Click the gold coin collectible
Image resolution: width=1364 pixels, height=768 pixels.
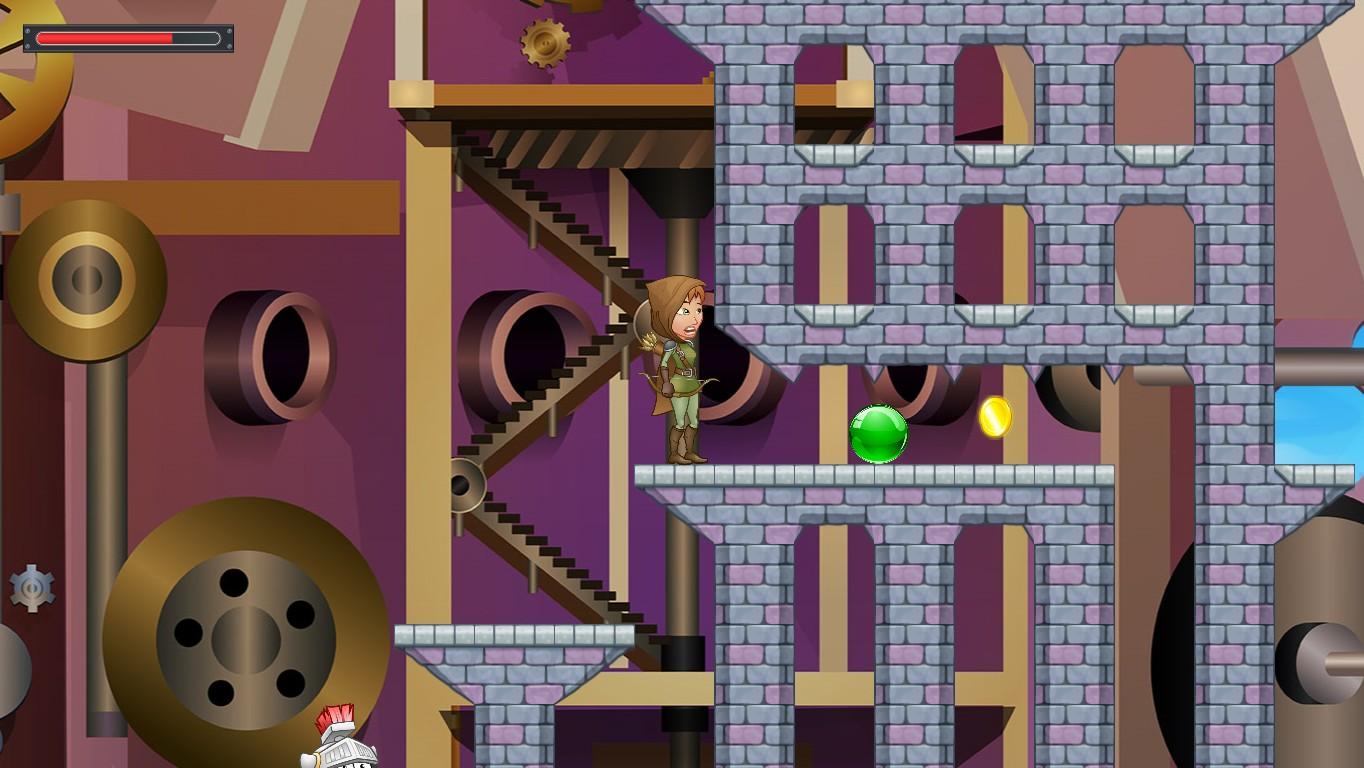click(x=997, y=418)
